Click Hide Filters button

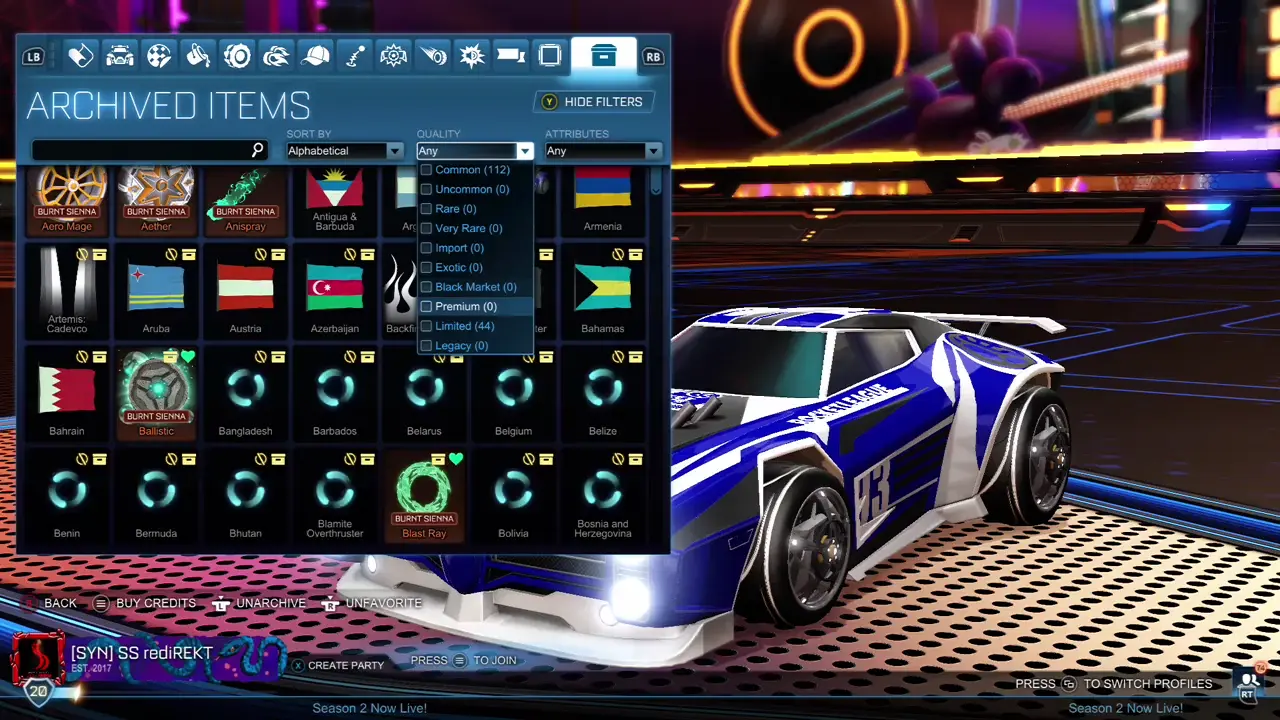coord(594,101)
